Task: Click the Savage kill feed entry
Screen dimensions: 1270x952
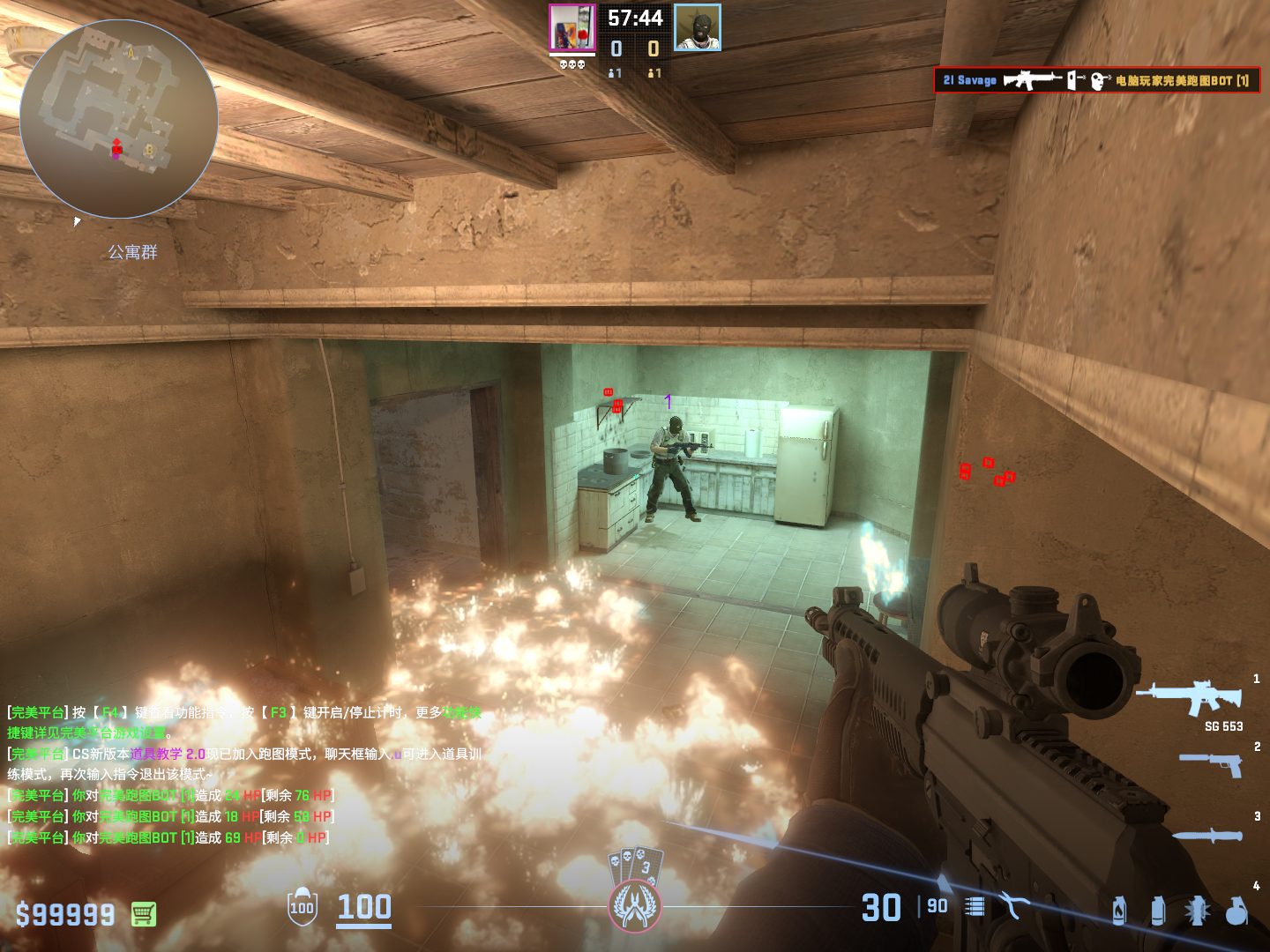Action: tap(1096, 80)
